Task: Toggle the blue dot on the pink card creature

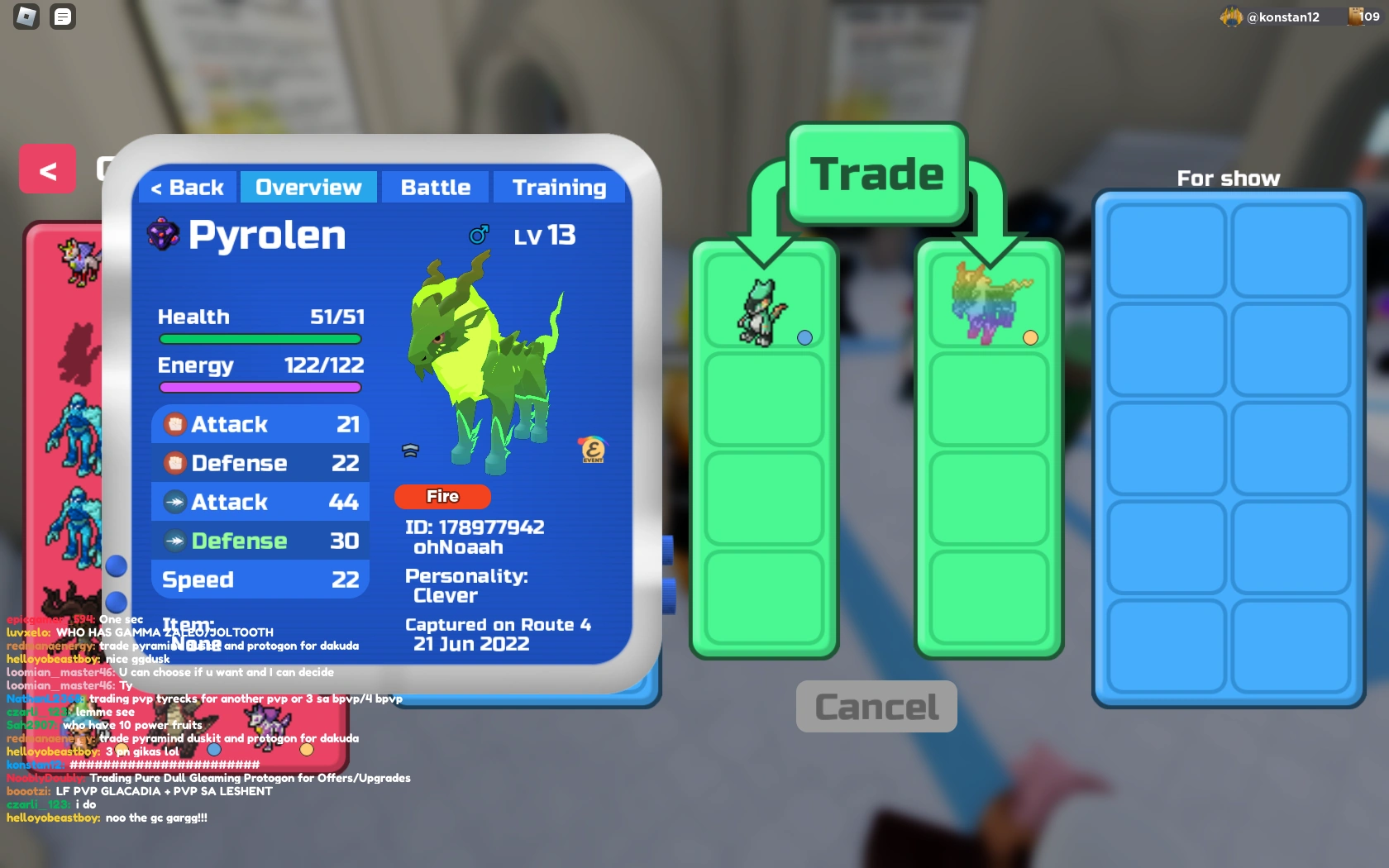Action: [215, 751]
